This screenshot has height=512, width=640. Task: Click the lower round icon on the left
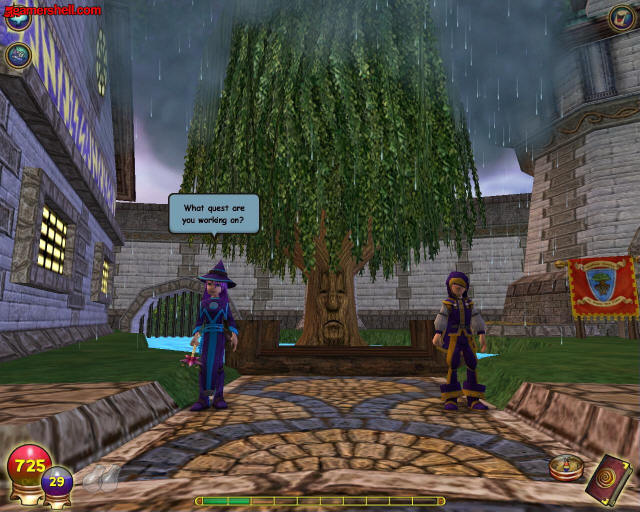(x=18, y=54)
